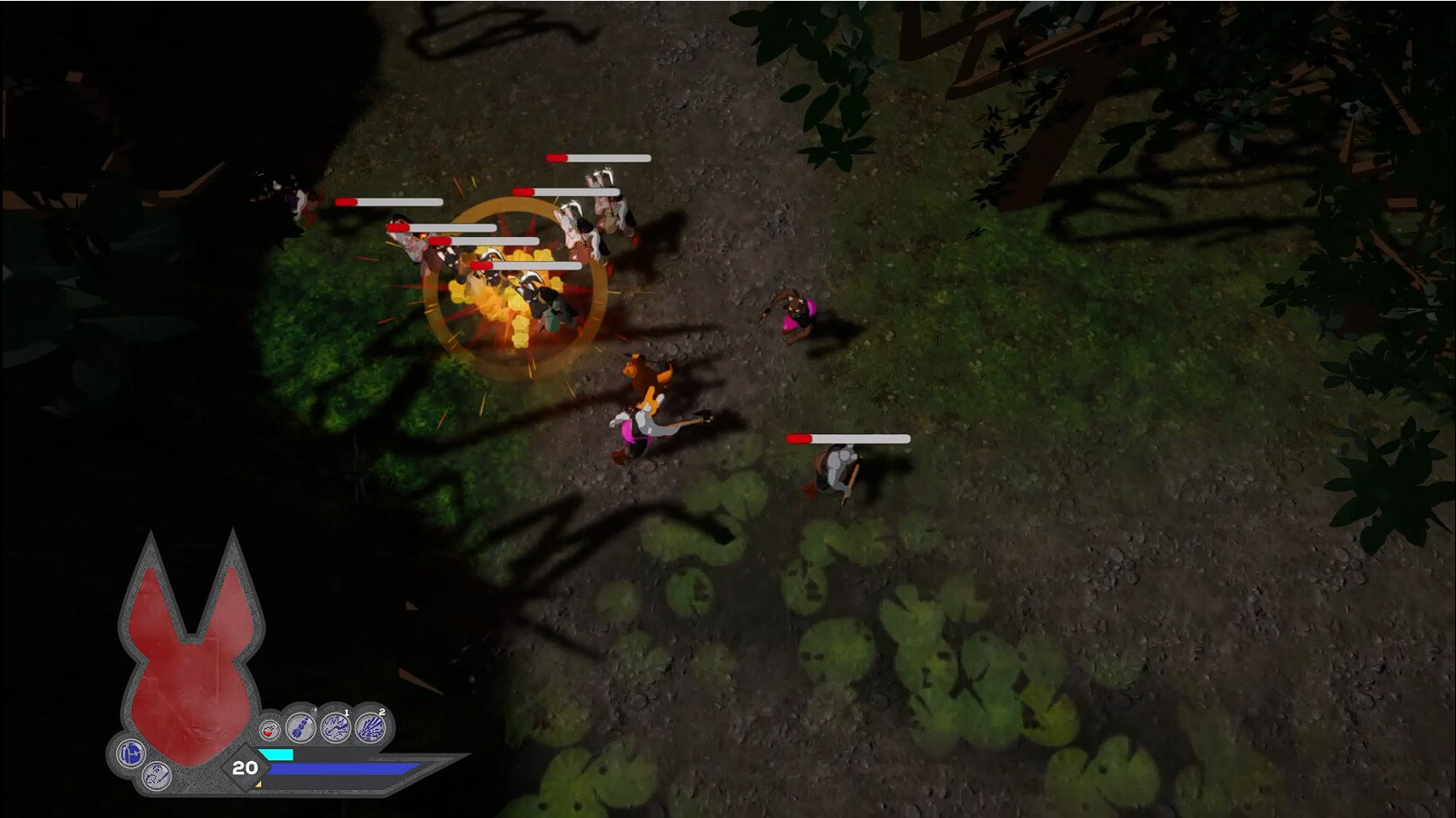
Task: Trigger ability slot 1 icon
Action: click(336, 726)
